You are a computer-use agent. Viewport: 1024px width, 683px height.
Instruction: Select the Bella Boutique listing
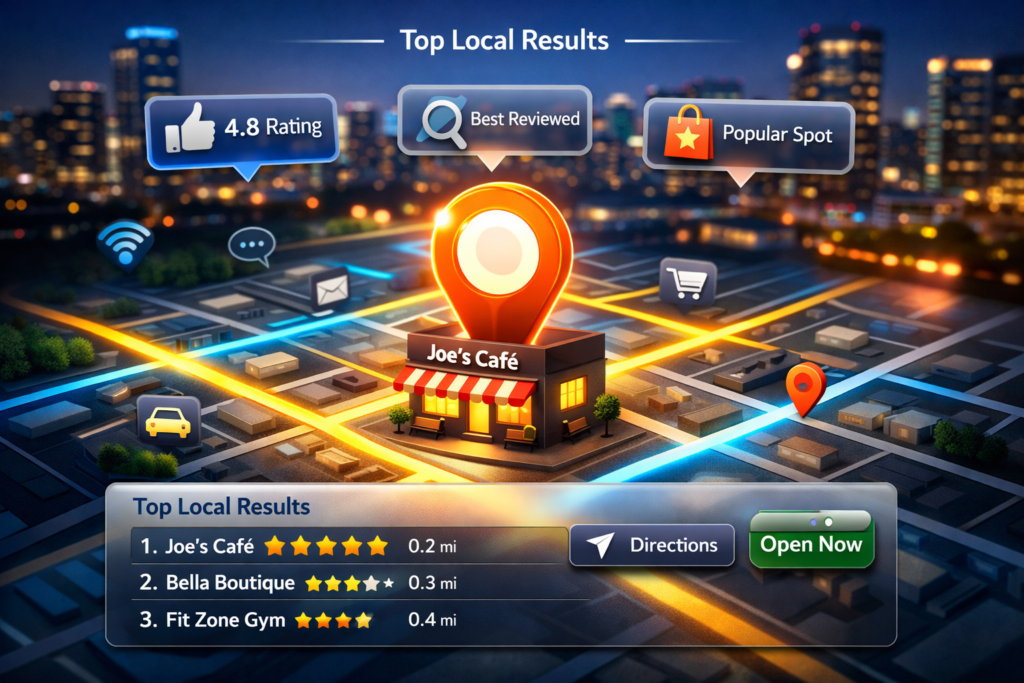pyautogui.click(x=300, y=582)
